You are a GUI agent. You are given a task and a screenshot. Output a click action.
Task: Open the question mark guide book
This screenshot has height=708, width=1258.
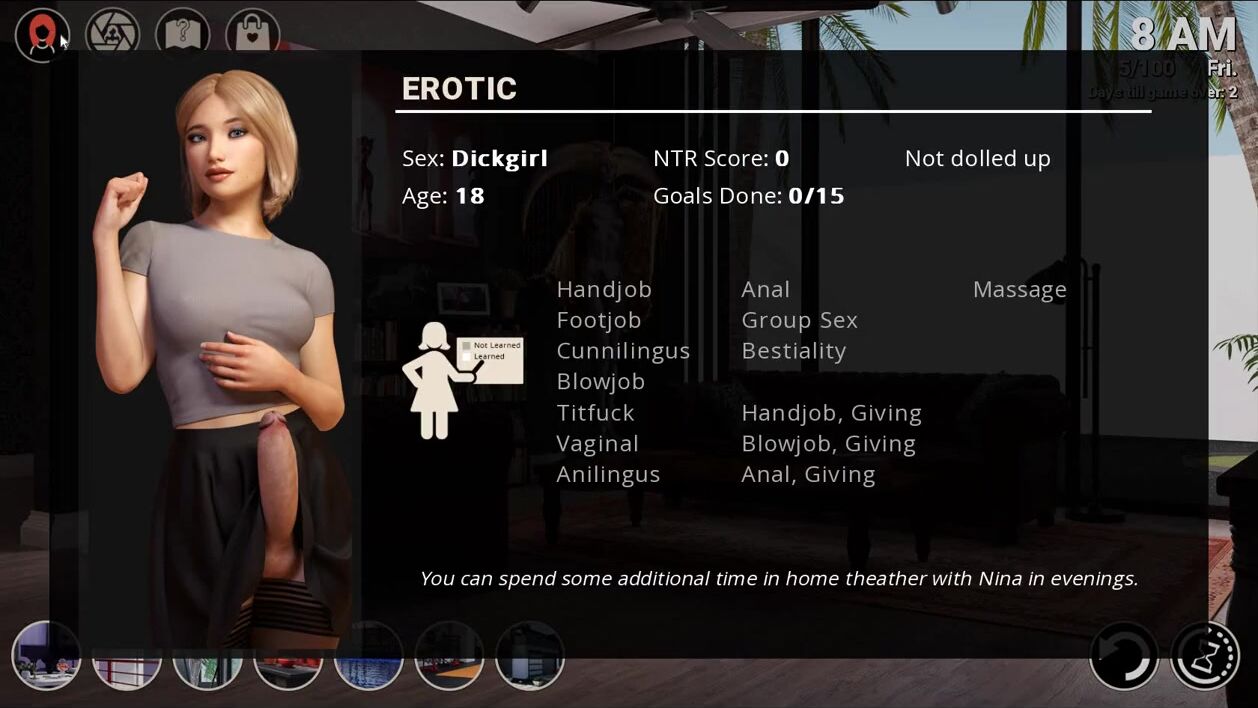click(182, 35)
